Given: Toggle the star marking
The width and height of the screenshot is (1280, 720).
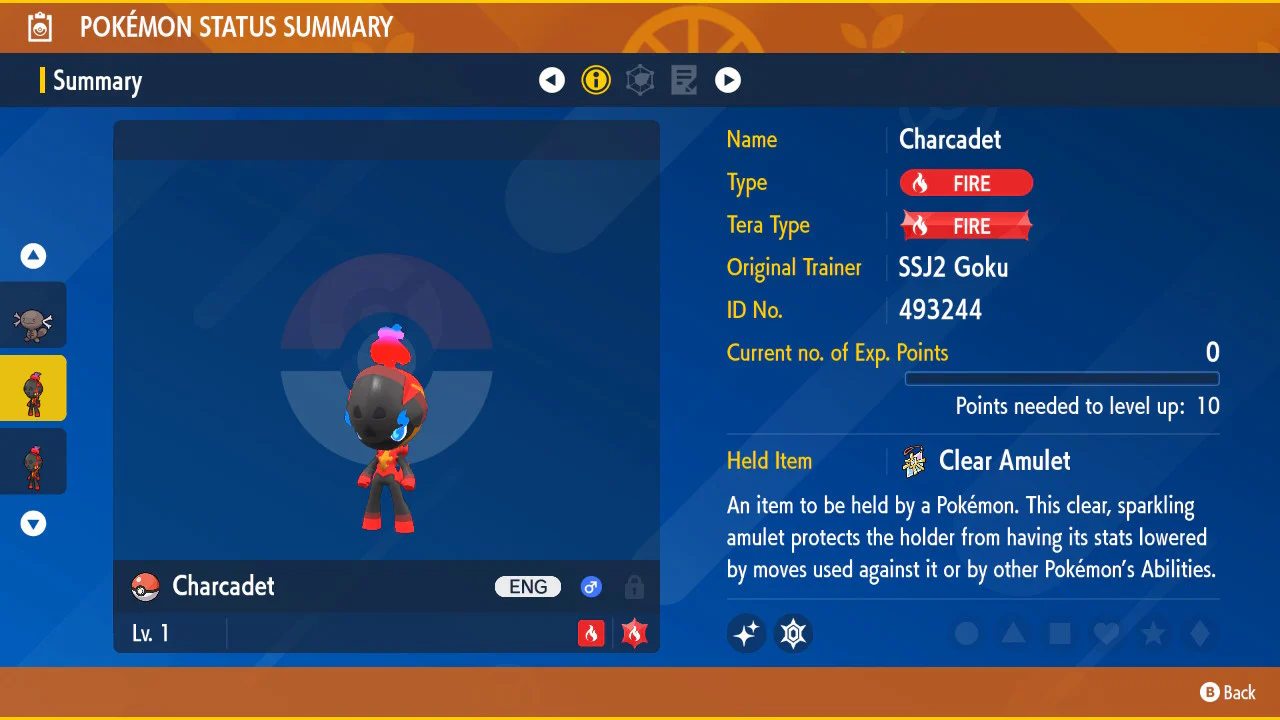Looking at the screenshot, I should click(x=1153, y=633).
